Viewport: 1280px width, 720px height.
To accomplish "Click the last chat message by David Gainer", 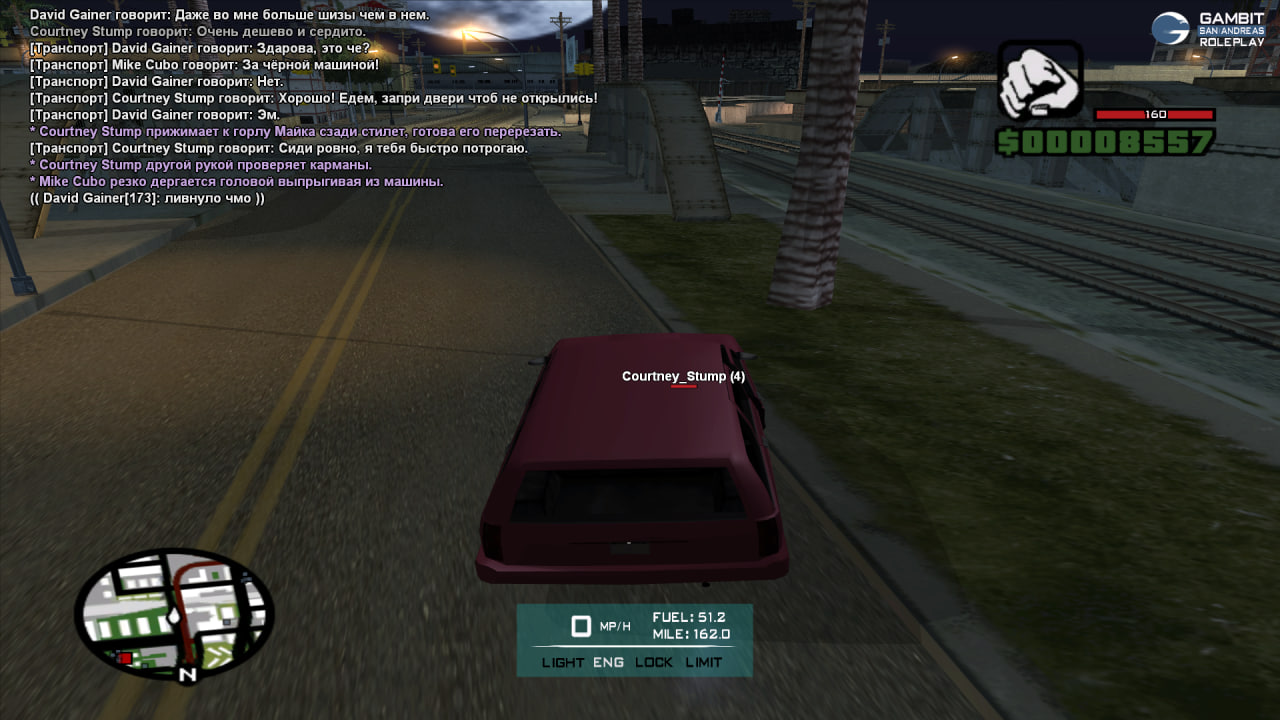I will pos(147,199).
